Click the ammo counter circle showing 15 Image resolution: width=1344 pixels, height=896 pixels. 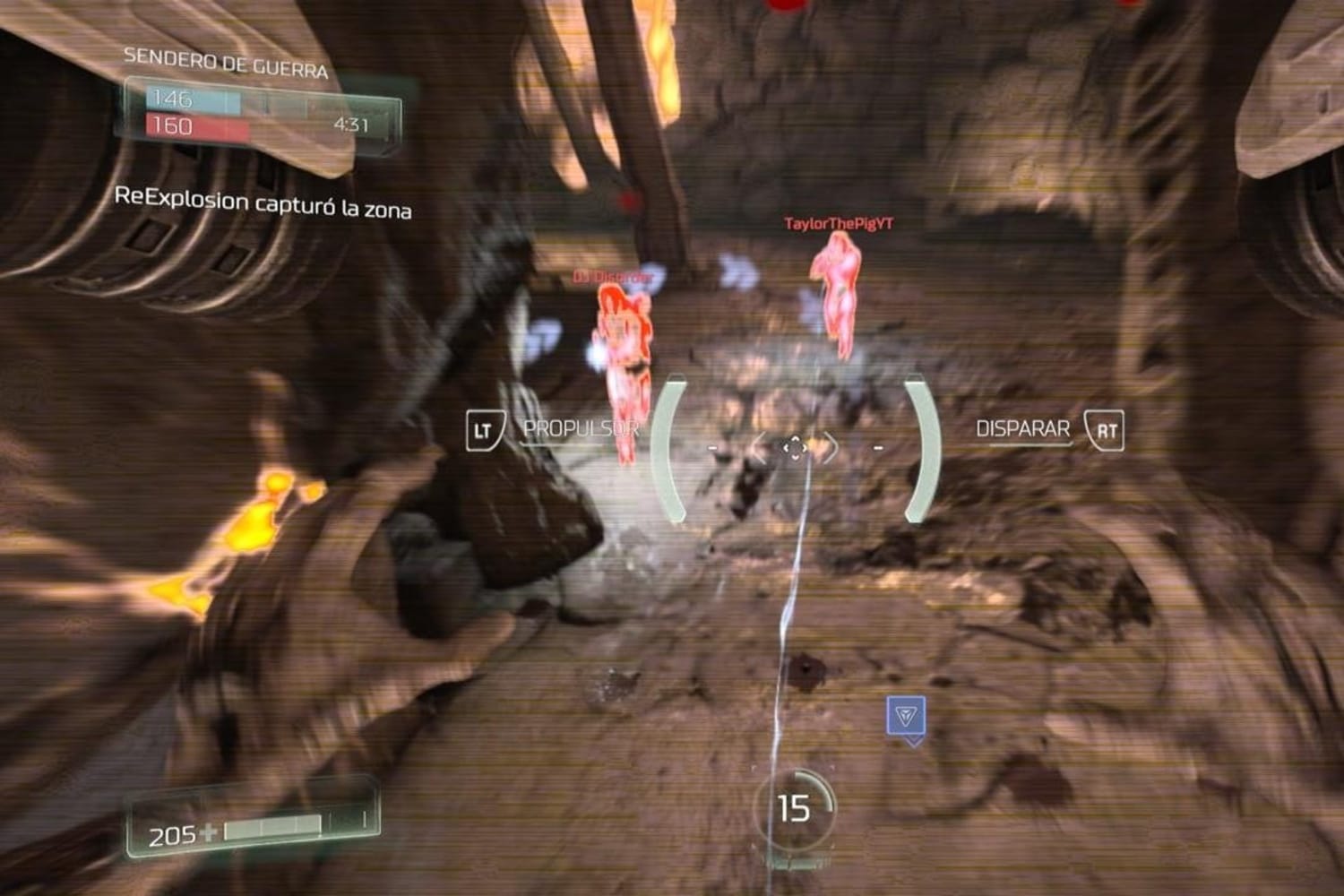tap(796, 807)
